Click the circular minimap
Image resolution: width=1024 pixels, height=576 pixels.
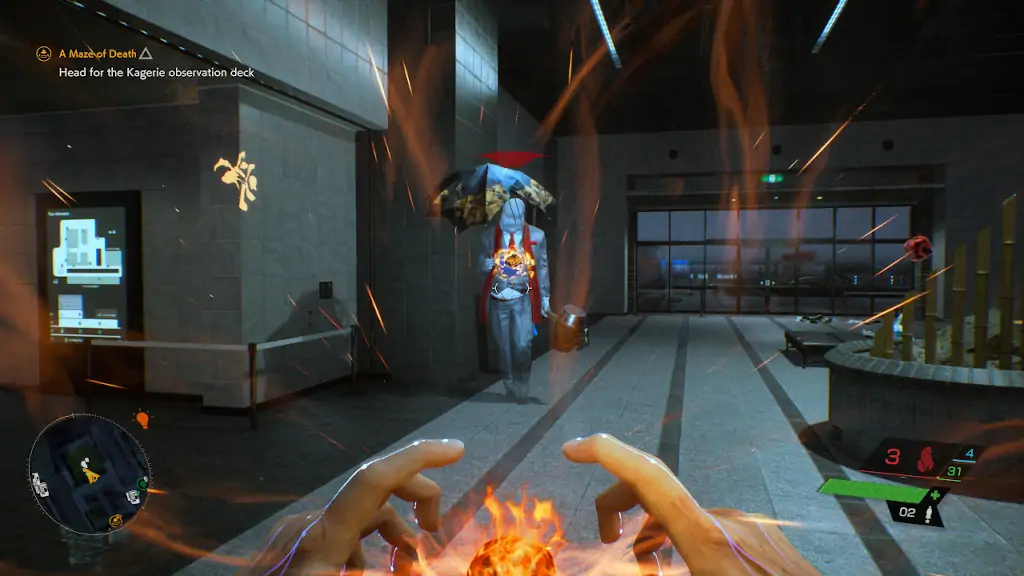[88, 473]
